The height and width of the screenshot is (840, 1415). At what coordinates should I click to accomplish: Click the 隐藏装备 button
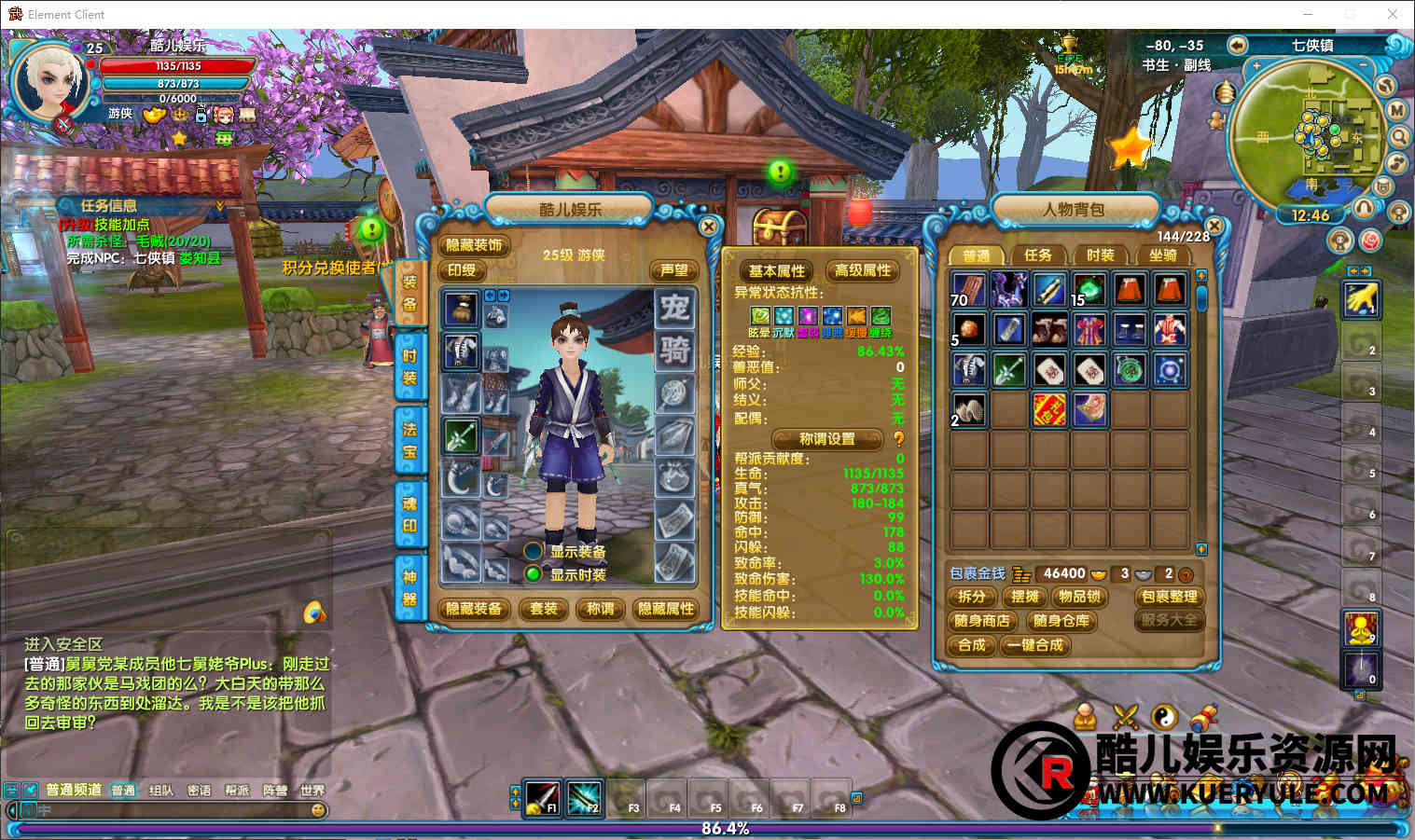(474, 609)
